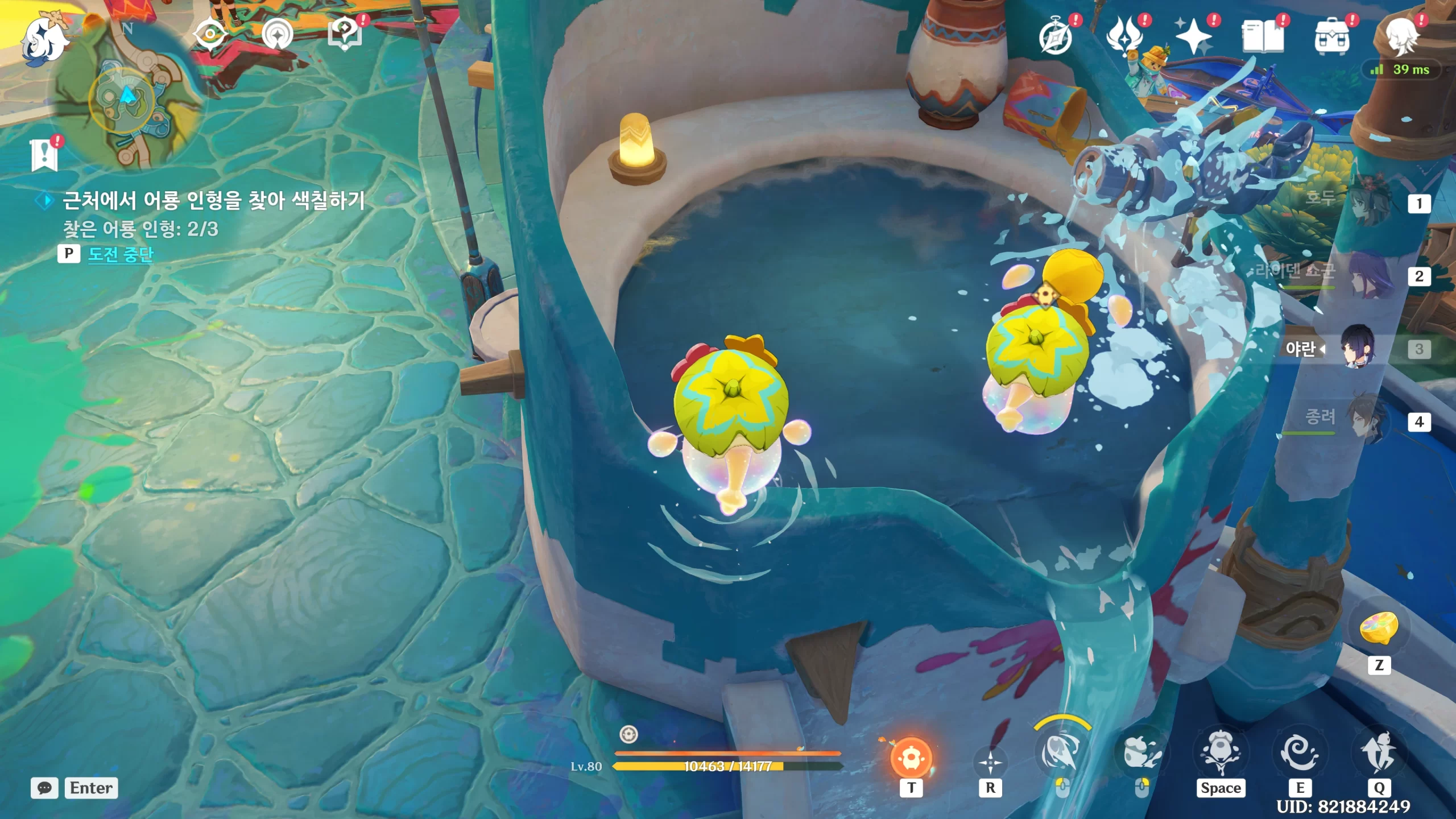
Task: Use the yellow gadget item
Action: (x=1379, y=628)
